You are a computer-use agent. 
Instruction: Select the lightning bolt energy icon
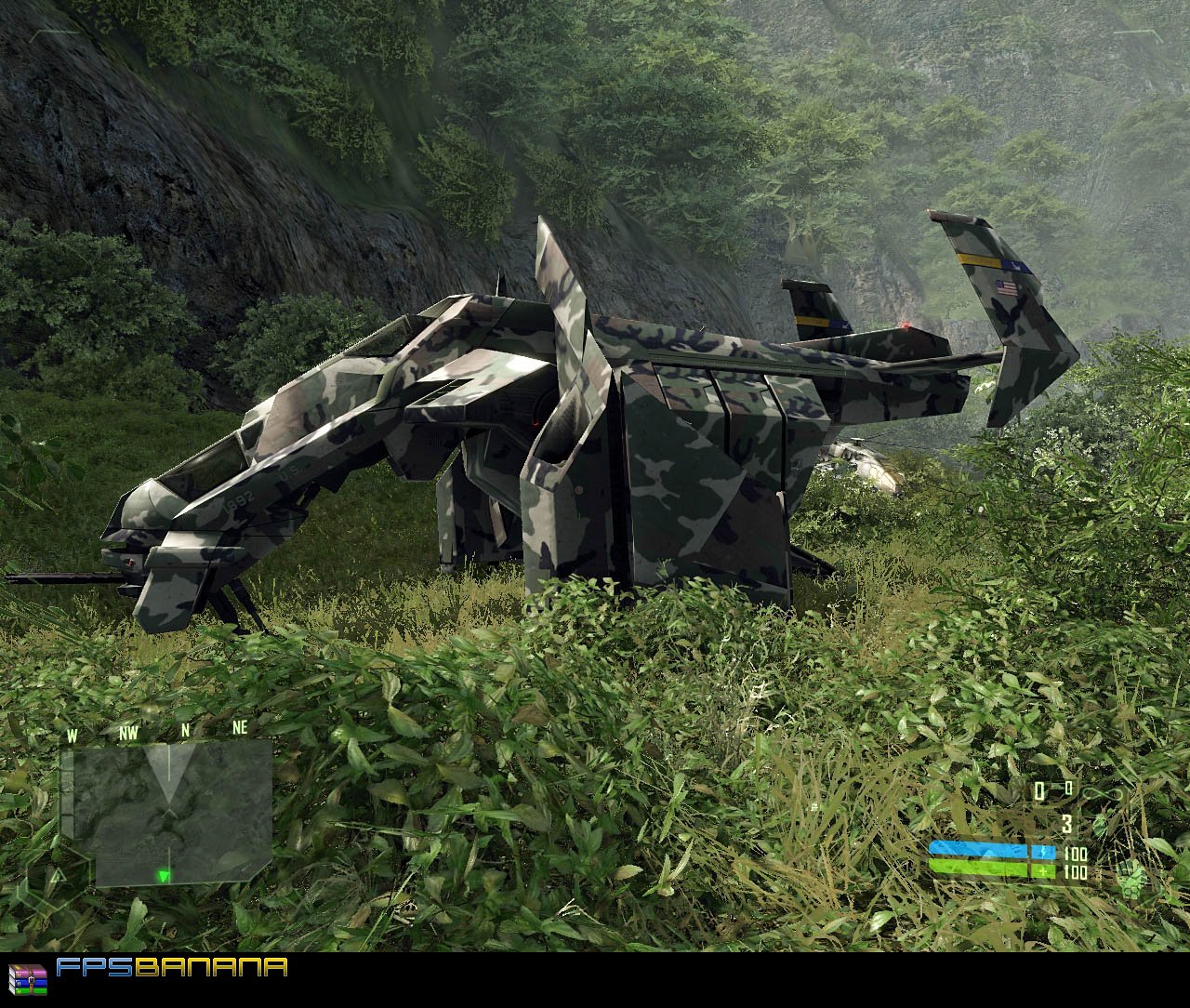tap(1044, 852)
